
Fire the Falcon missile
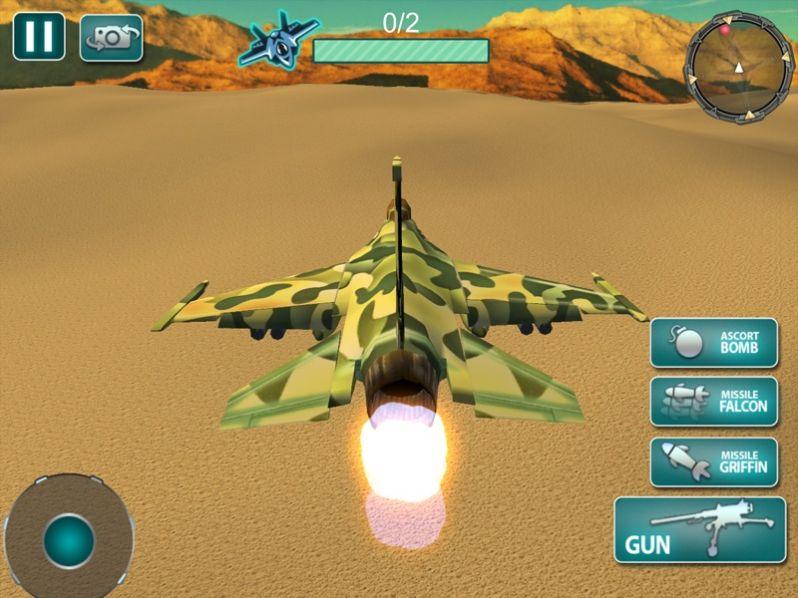[x=714, y=402]
